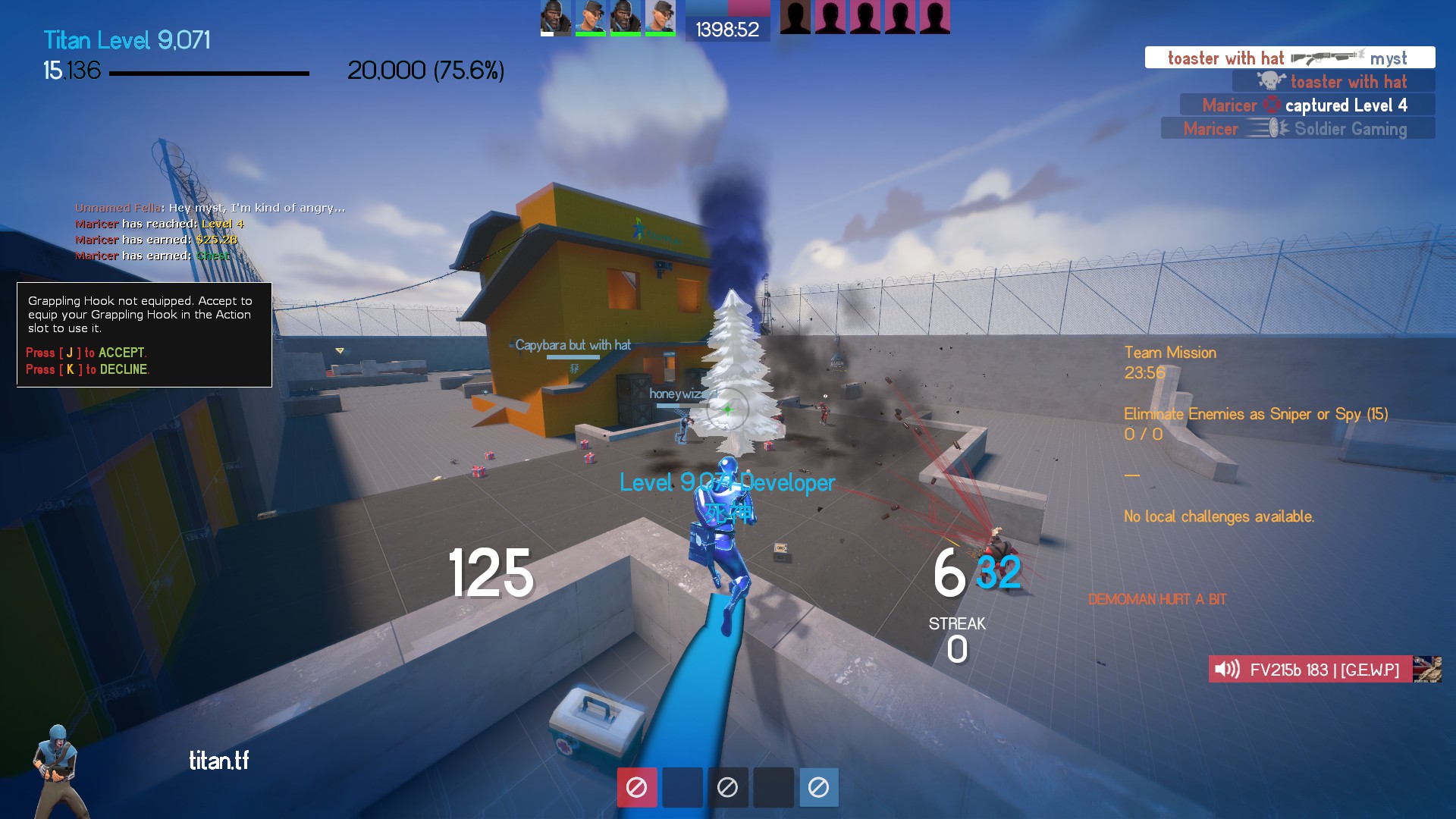Viewport: 1456px width, 819px height.
Task: Click the Grappling Hook notification panel
Action: (144, 334)
